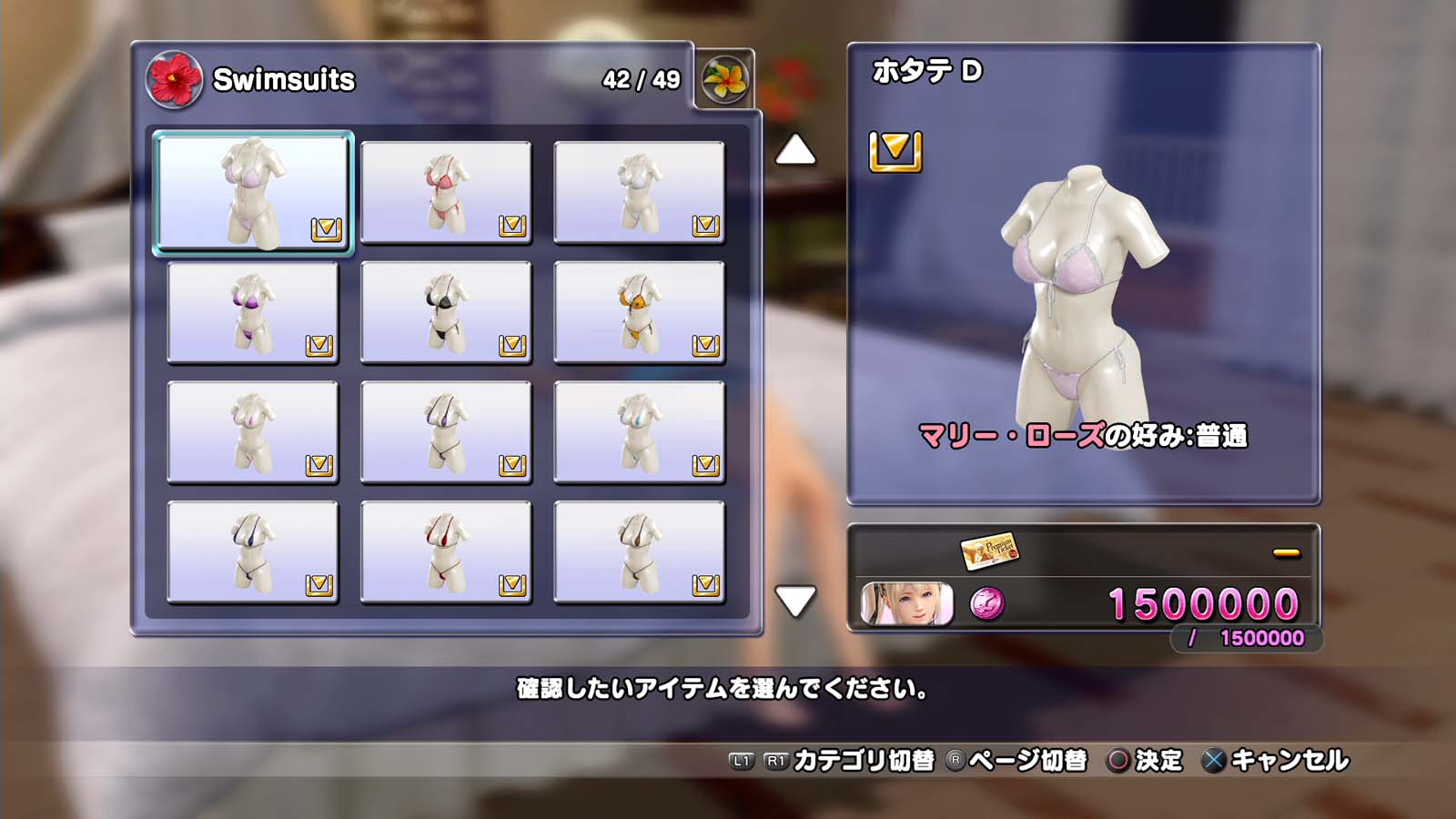Select the navy blue string swimsuit thumbnail
Image resolution: width=1456 pixels, height=819 pixels.
(253, 552)
